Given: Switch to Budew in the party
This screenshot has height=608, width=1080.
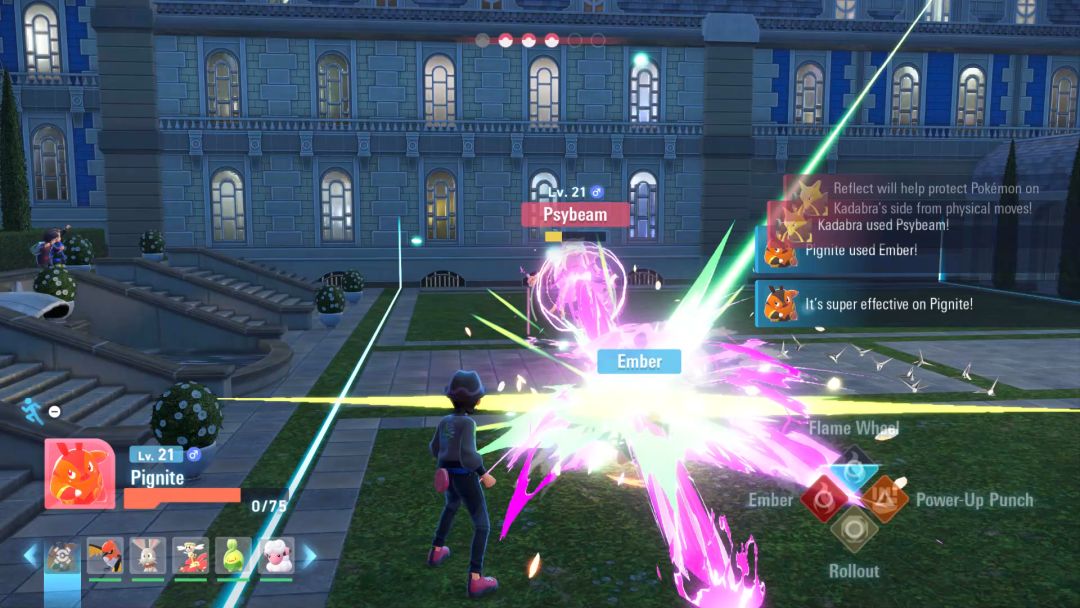Looking at the screenshot, I should (233, 555).
